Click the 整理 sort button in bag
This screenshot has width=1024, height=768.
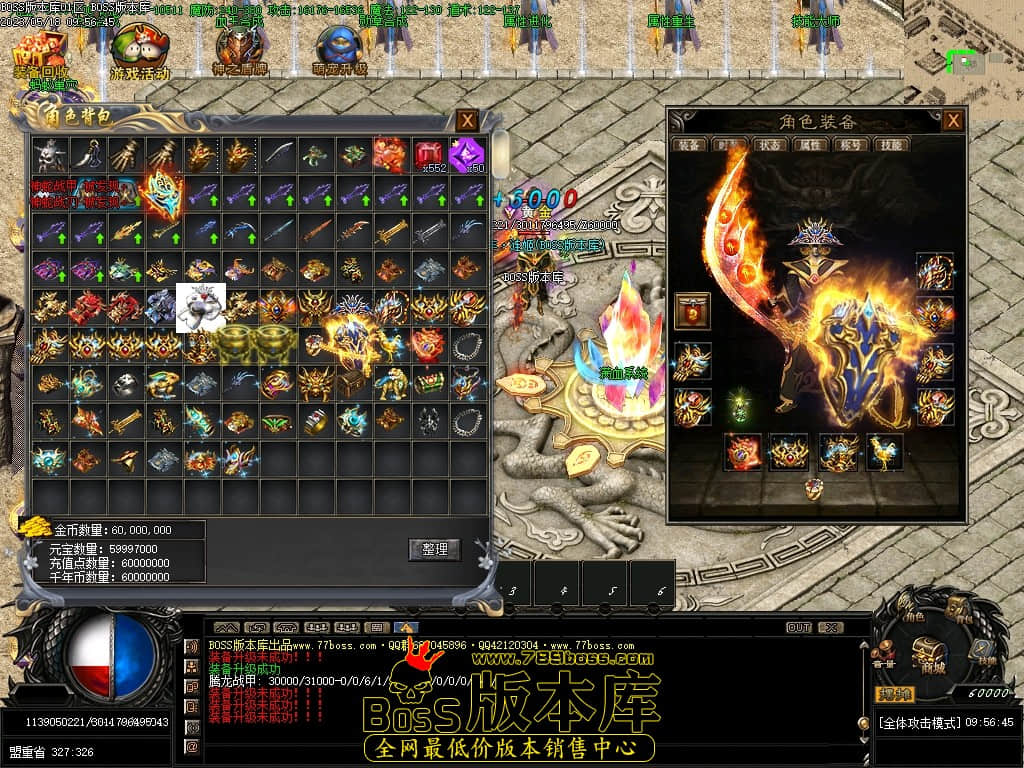pos(434,549)
